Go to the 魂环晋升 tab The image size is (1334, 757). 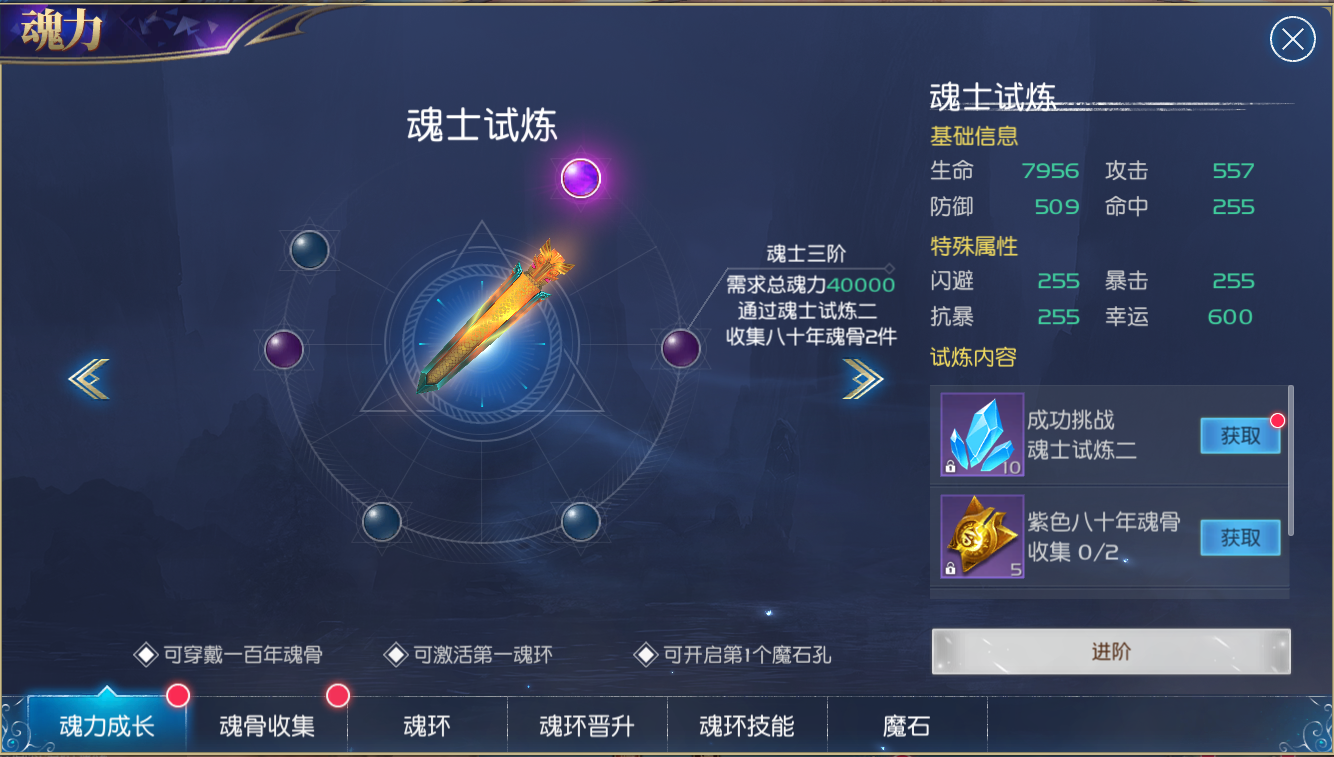pyautogui.click(x=587, y=725)
